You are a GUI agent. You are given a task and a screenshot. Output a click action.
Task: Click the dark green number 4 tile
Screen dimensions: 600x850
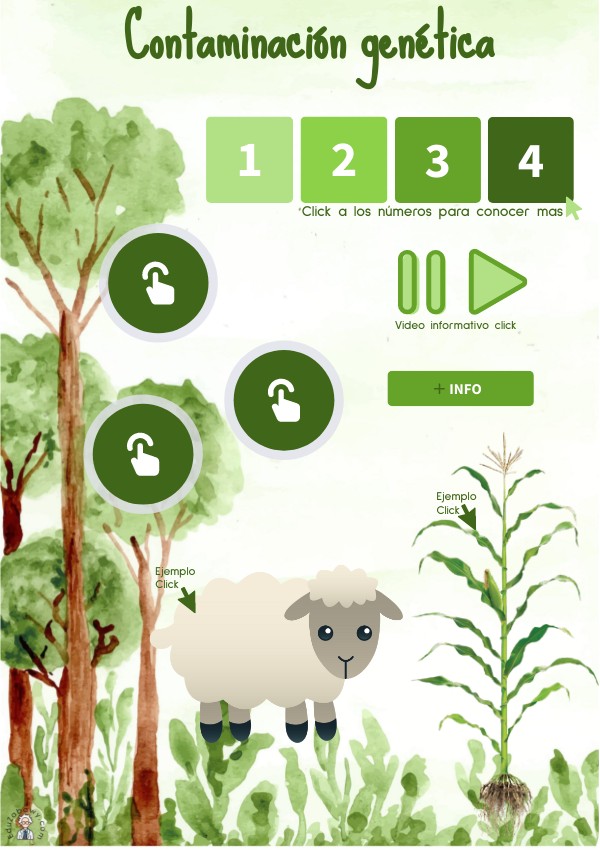click(530, 160)
